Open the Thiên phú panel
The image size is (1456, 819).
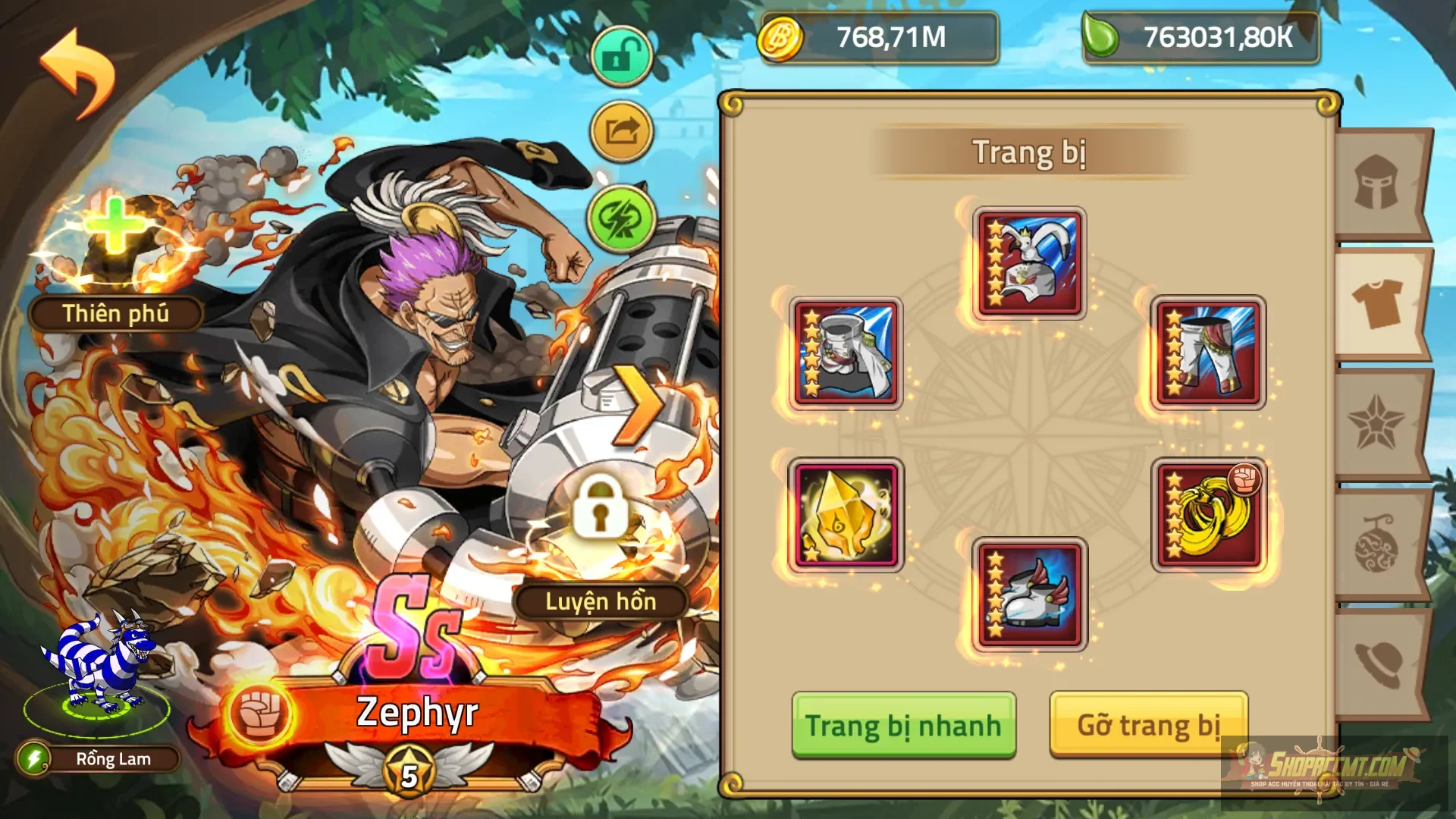click(114, 313)
